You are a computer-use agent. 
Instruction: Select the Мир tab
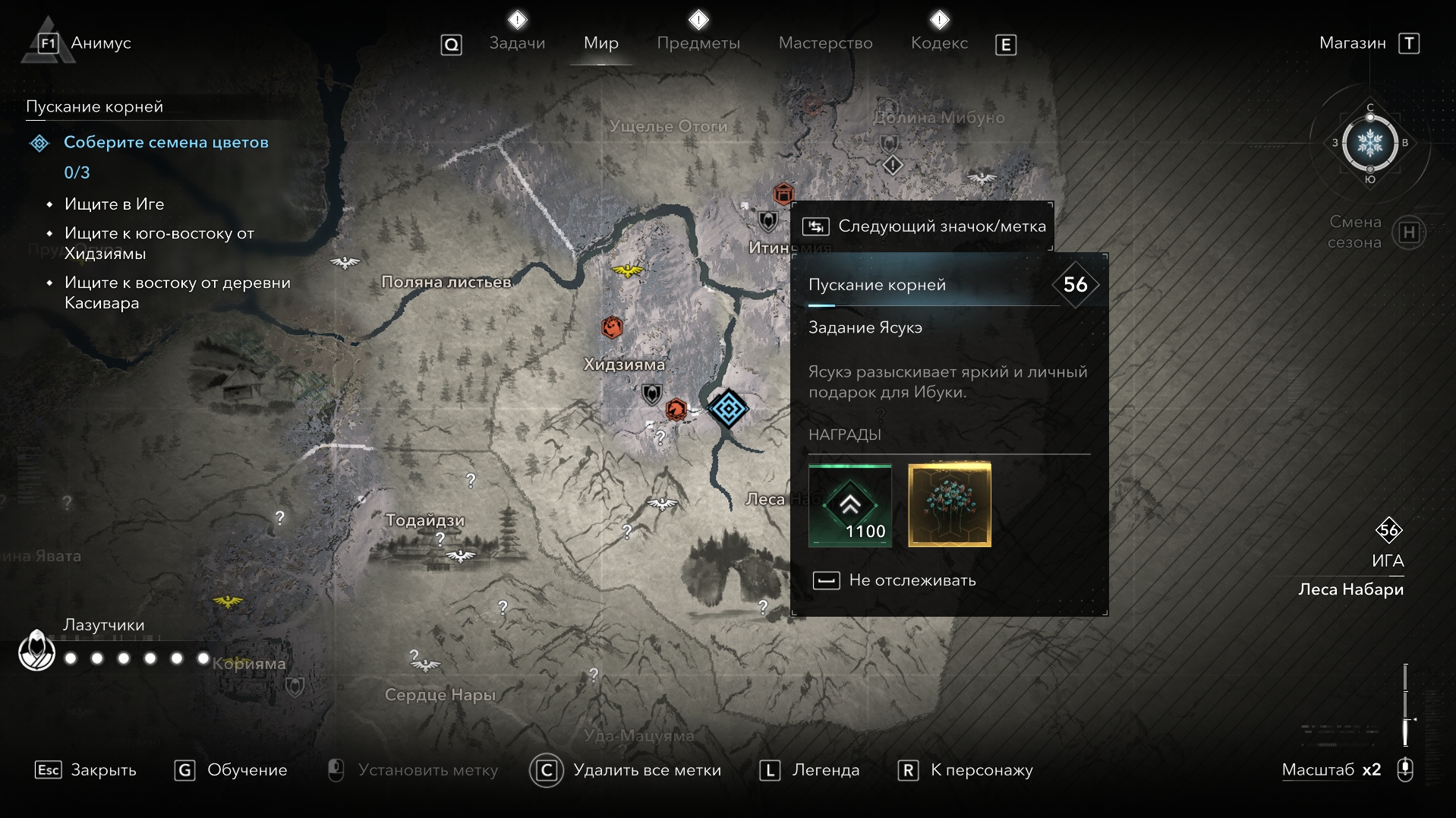601,43
